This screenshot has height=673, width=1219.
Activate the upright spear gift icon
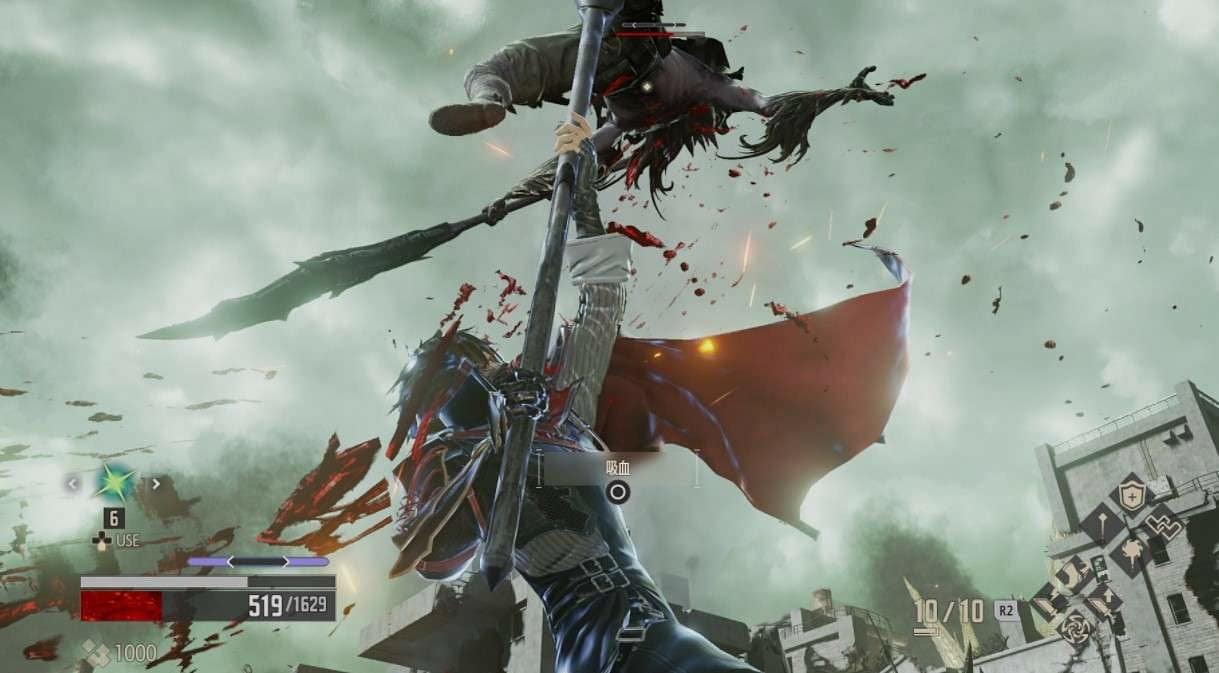point(1102,522)
